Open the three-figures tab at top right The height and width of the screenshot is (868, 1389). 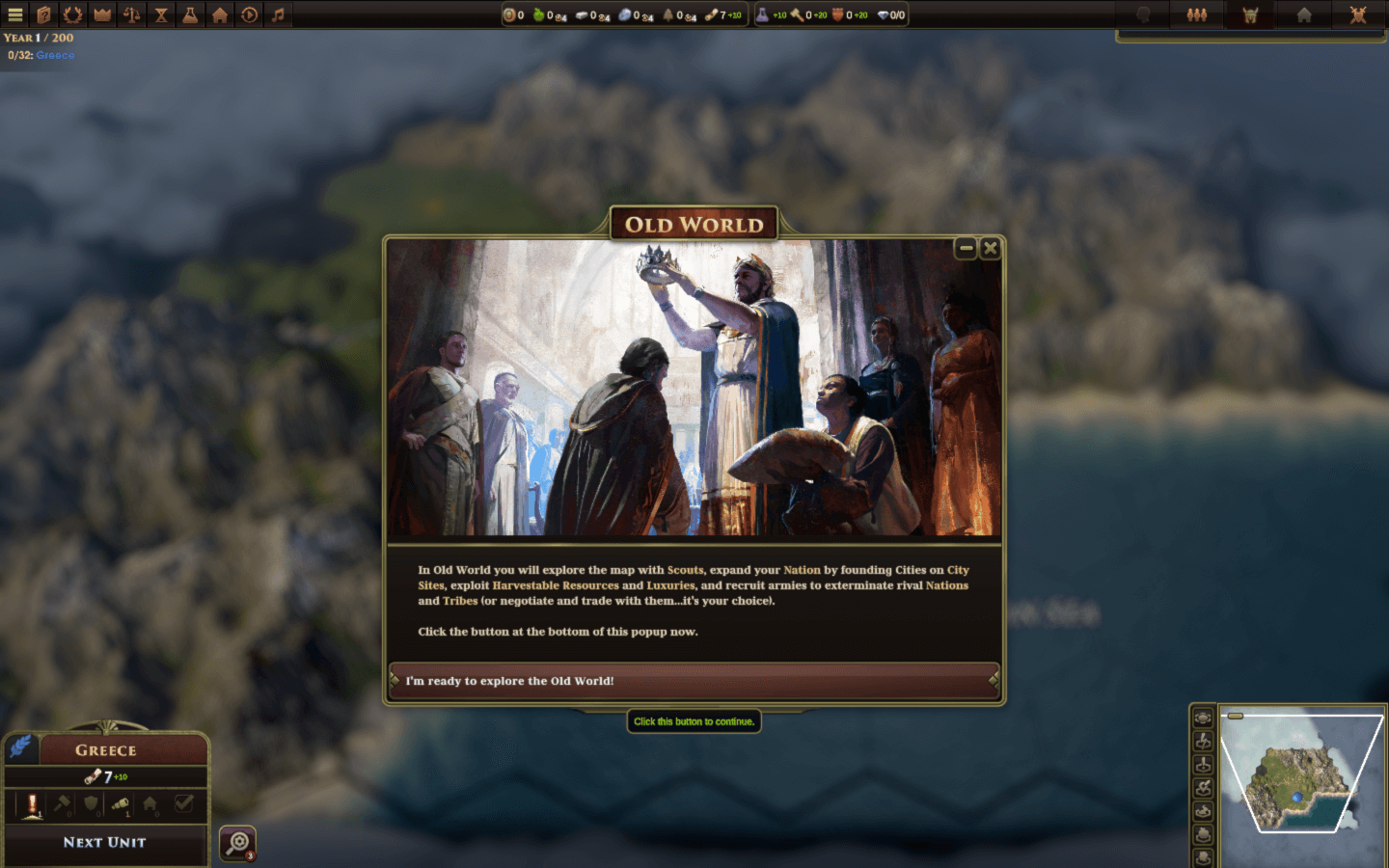[1197, 14]
